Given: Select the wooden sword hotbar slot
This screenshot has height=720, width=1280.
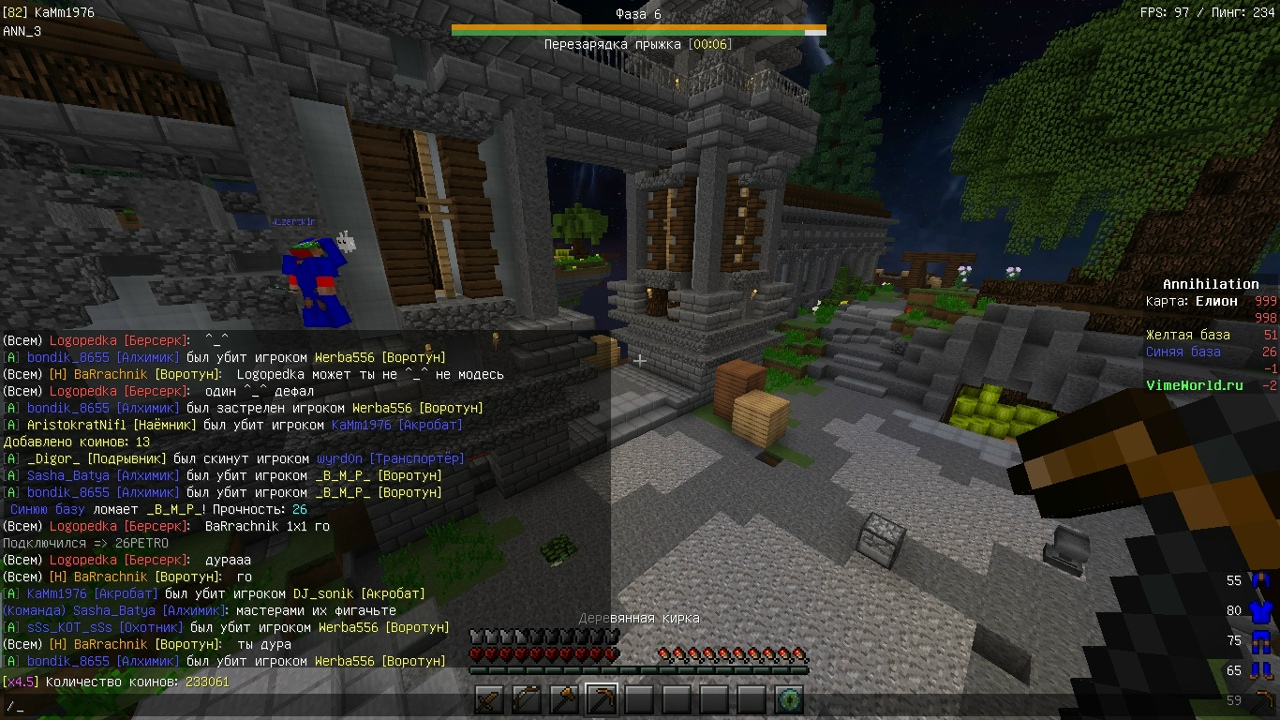Looking at the screenshot, I should pyautogui.click(x=489, y=700).
